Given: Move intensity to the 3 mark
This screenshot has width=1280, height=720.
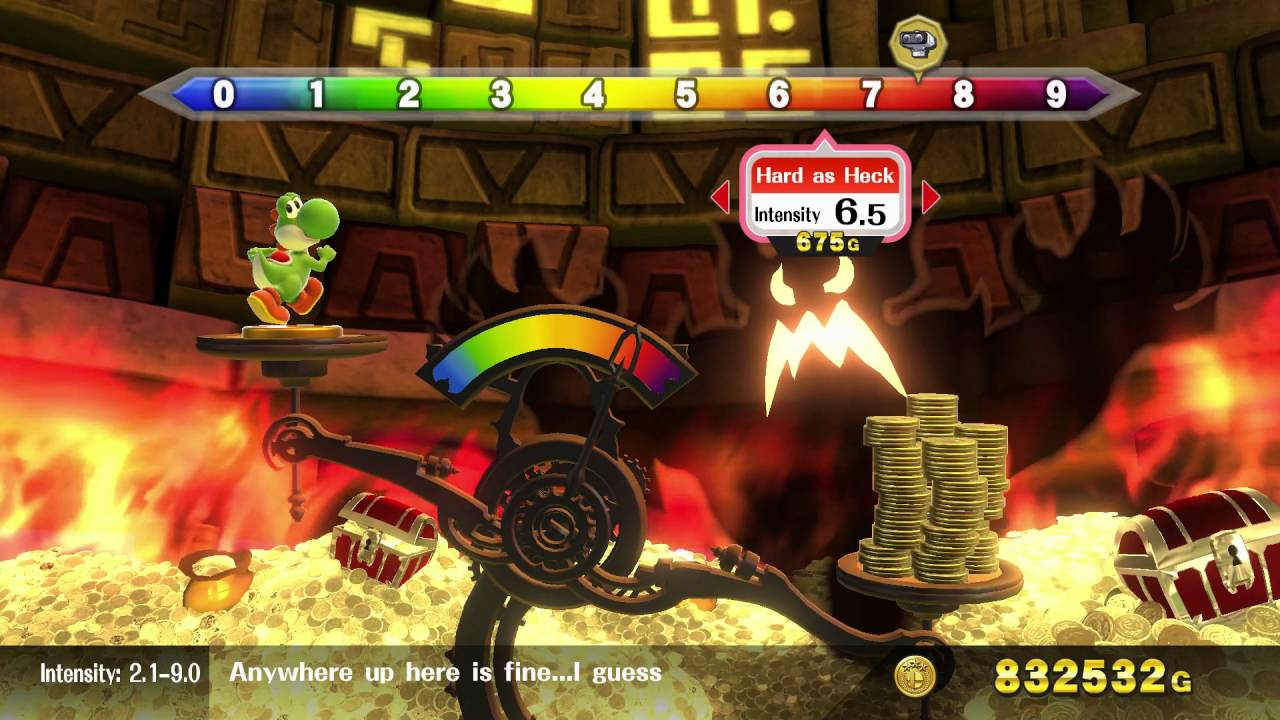Looking at the screenshot, I should pyautogui.click(x=501, y=95).
